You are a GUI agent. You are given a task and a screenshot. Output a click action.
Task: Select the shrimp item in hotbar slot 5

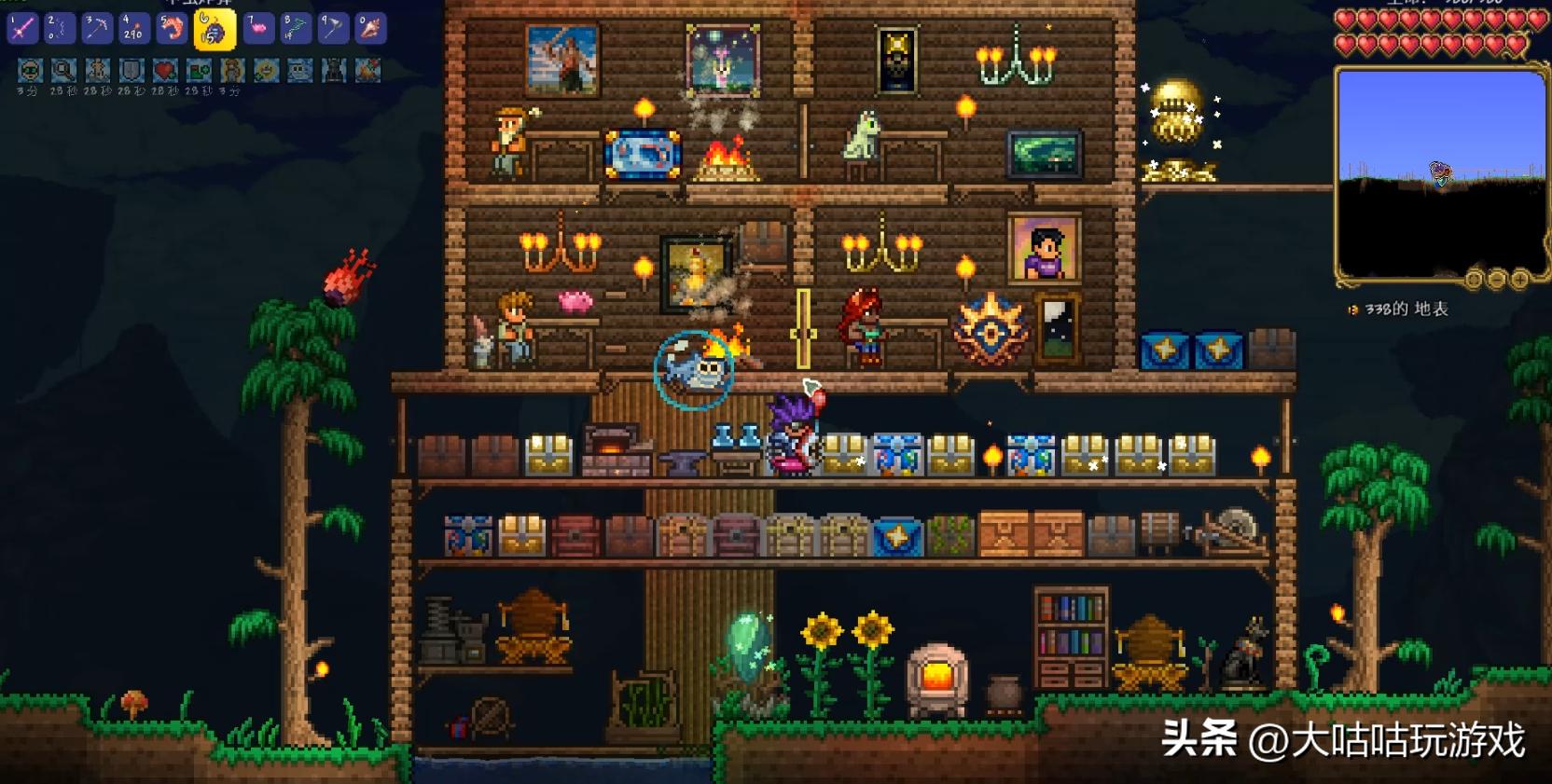tap(172, 29)
